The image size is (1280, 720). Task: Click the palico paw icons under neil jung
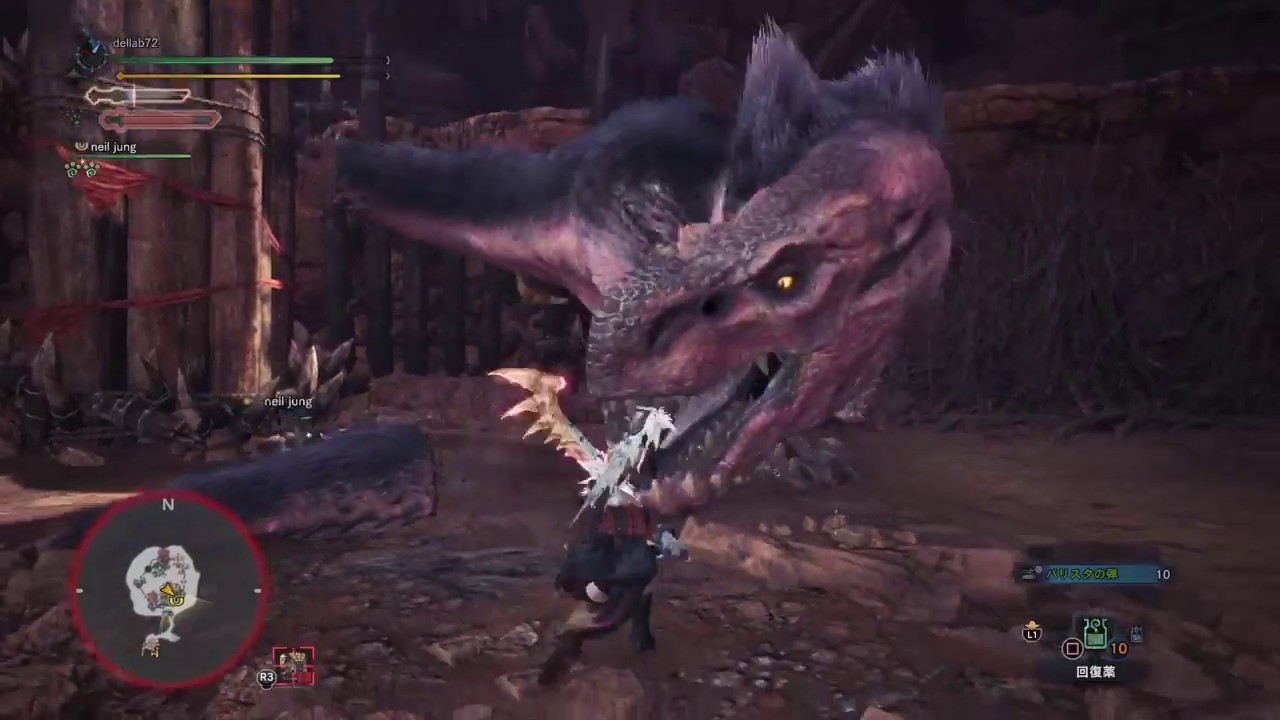pyautogui.click(x=82, y=168)
